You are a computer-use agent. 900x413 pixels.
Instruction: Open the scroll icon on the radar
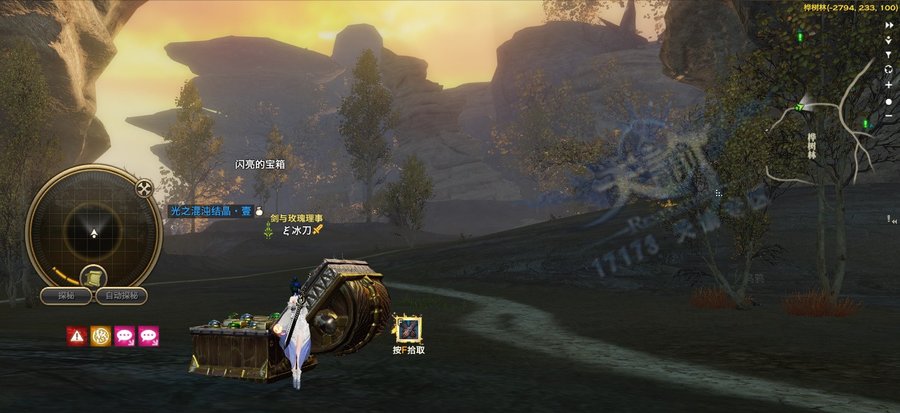click(x=89, y=273)
